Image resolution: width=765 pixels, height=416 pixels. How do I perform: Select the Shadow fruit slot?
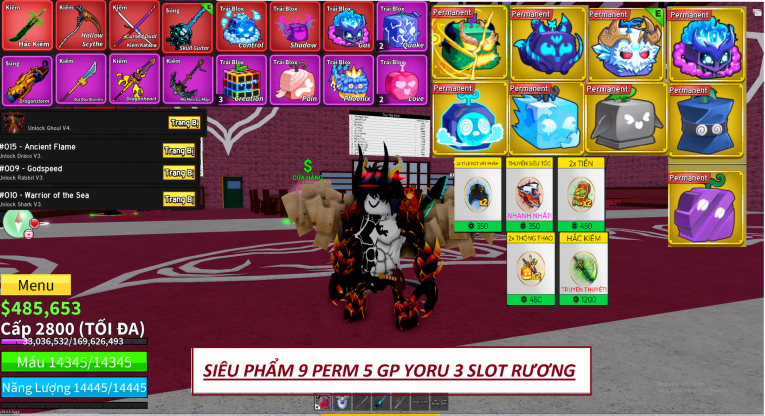coord(295,26)
